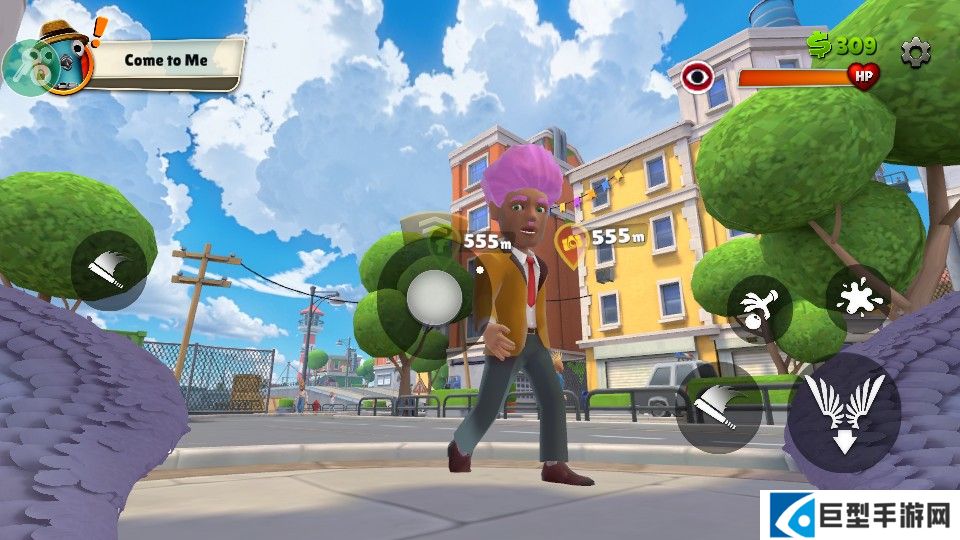
Task: Open the "Come to Me" quest tracker
Action: pyautogui.click(x=167, y=60)
